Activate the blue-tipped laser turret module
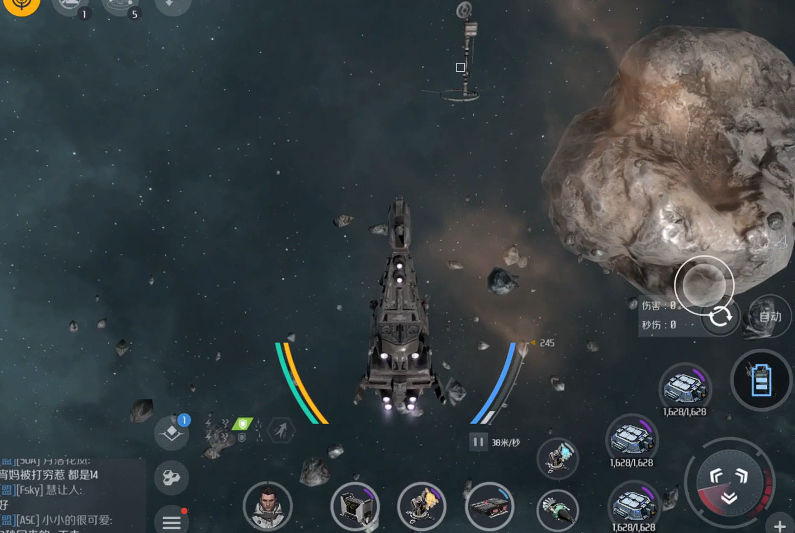 [x=557, y=458]
